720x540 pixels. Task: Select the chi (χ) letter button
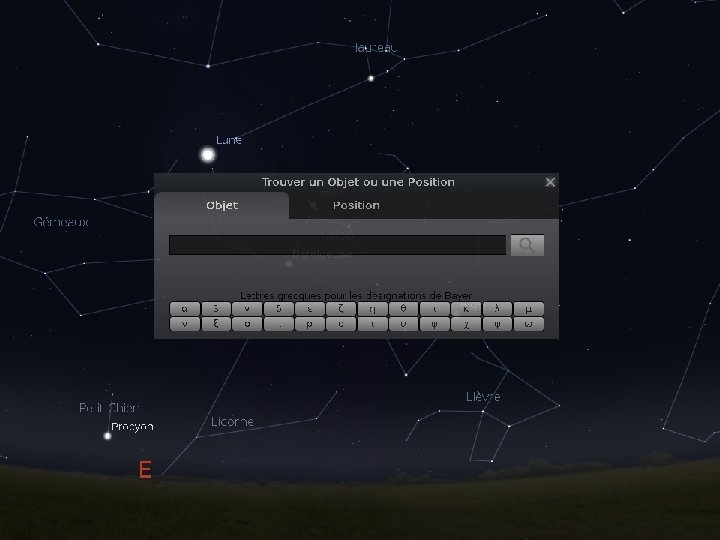coord(466,324)
